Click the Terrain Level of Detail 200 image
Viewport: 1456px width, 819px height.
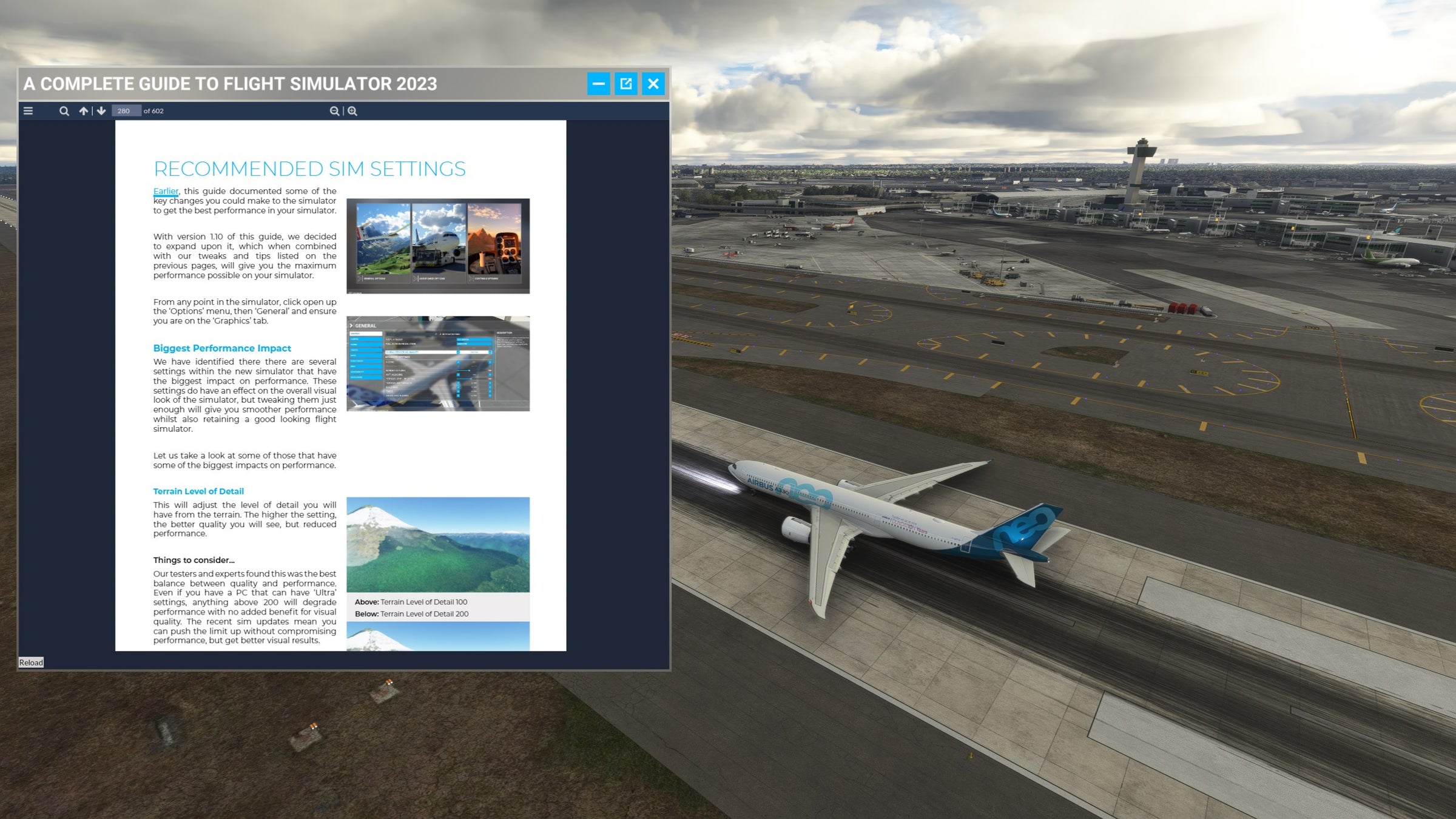(438, 635)
